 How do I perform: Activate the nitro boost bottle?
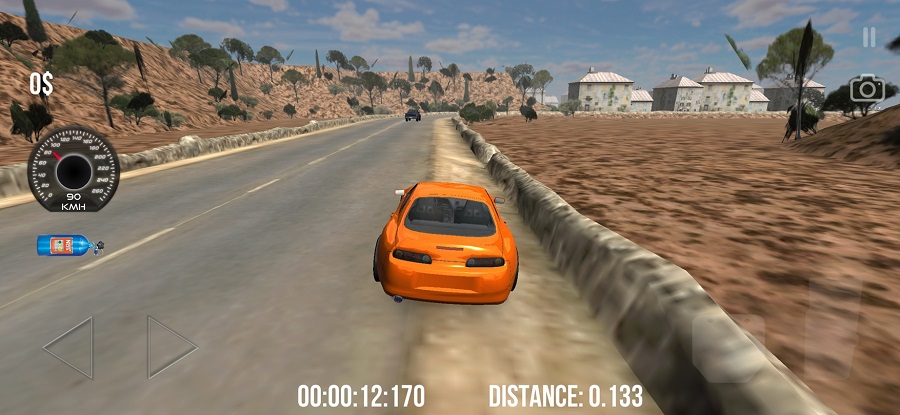(x=69, y=244)
